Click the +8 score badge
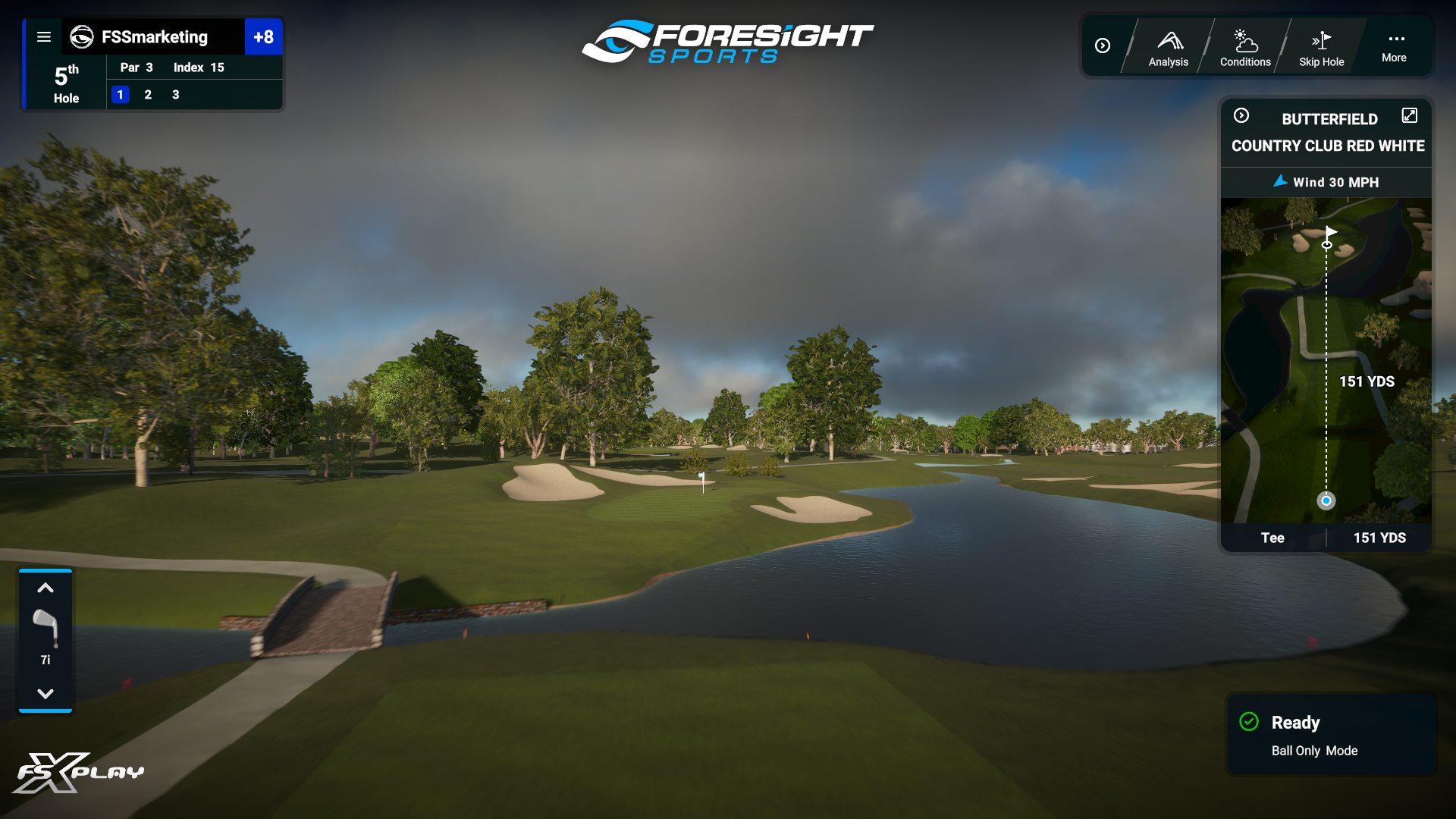The width and height of the screenshot is (1456, 819). [264, 36]
